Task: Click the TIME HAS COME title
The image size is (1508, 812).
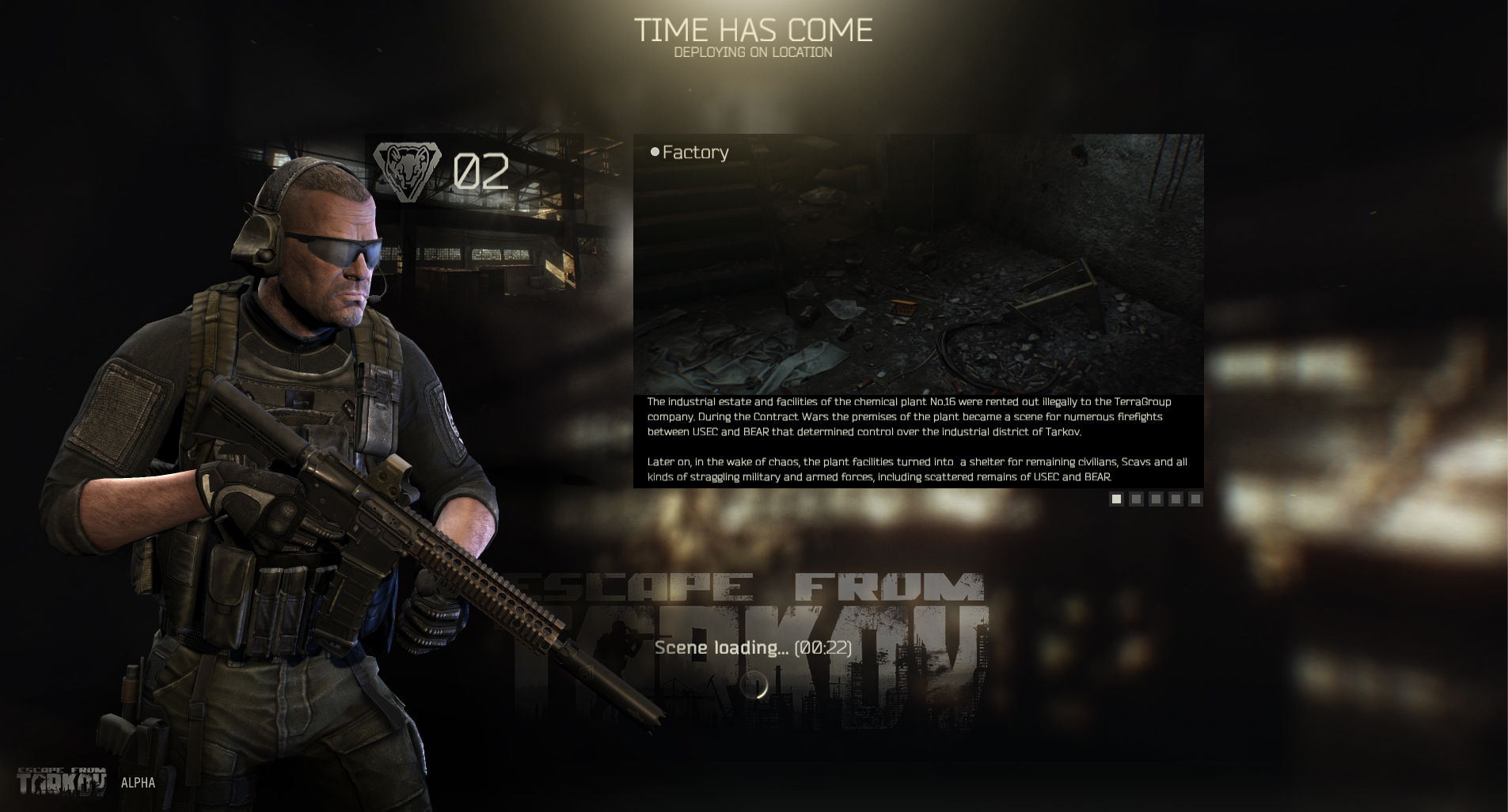Action: point(754,30)
